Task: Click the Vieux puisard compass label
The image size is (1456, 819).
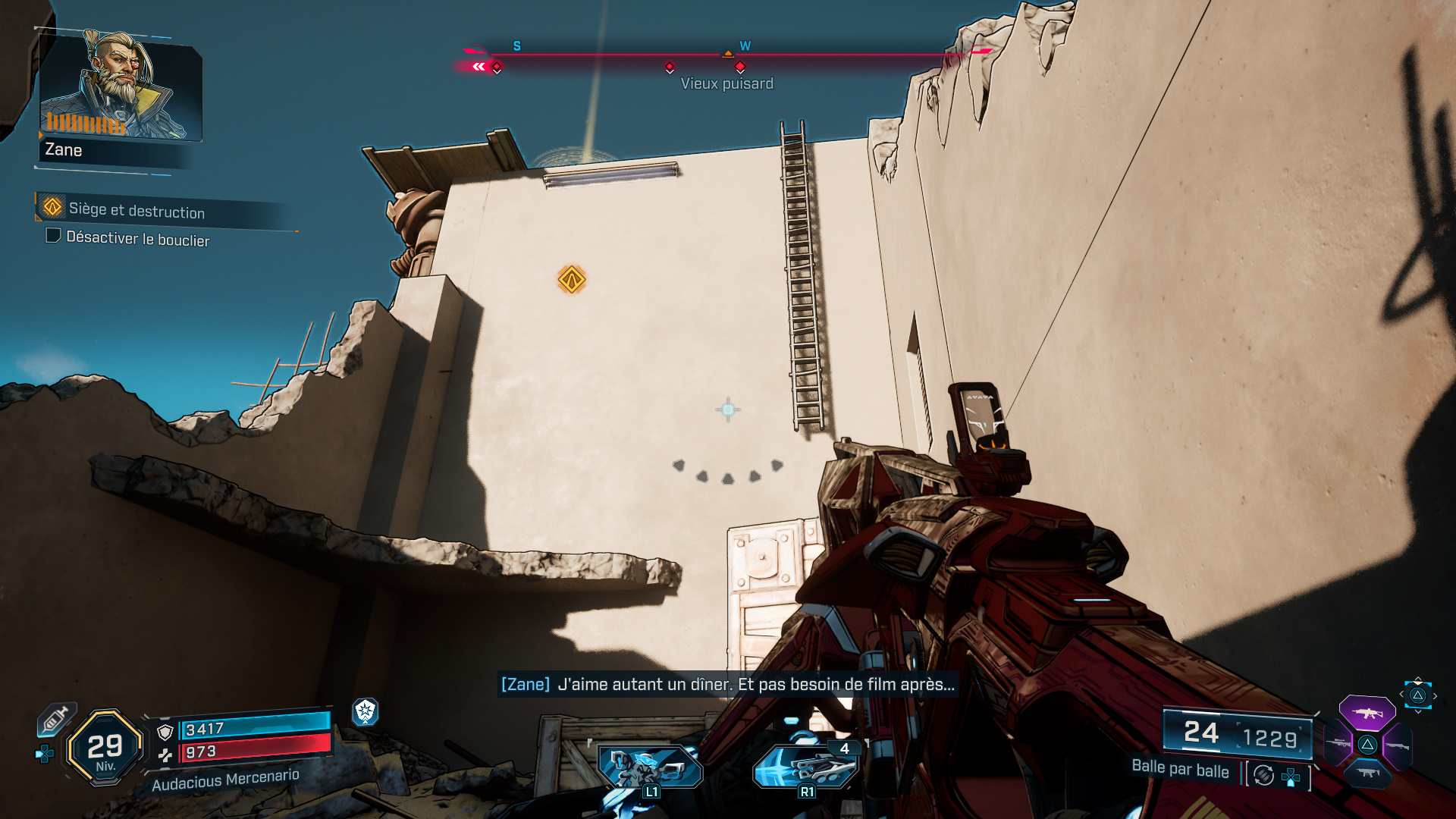Action: coord(727,84)
